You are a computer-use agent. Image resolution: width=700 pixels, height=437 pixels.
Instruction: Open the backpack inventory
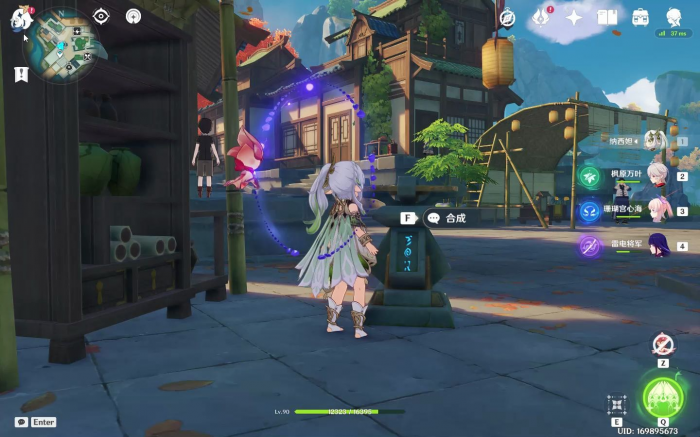point(641,18)
